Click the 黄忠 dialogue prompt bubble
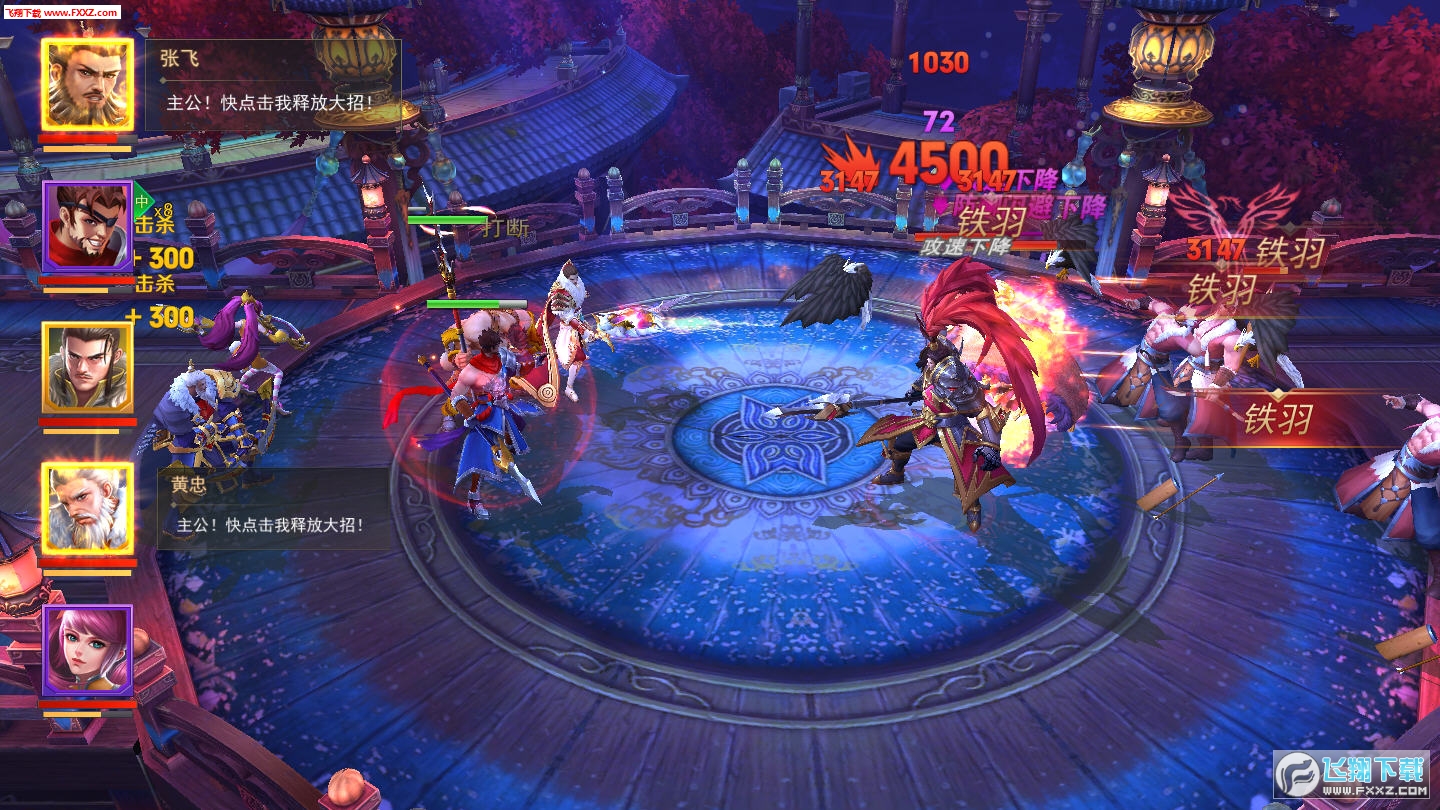This screenshot has height=810, width=1440. [x=275, y=508]
